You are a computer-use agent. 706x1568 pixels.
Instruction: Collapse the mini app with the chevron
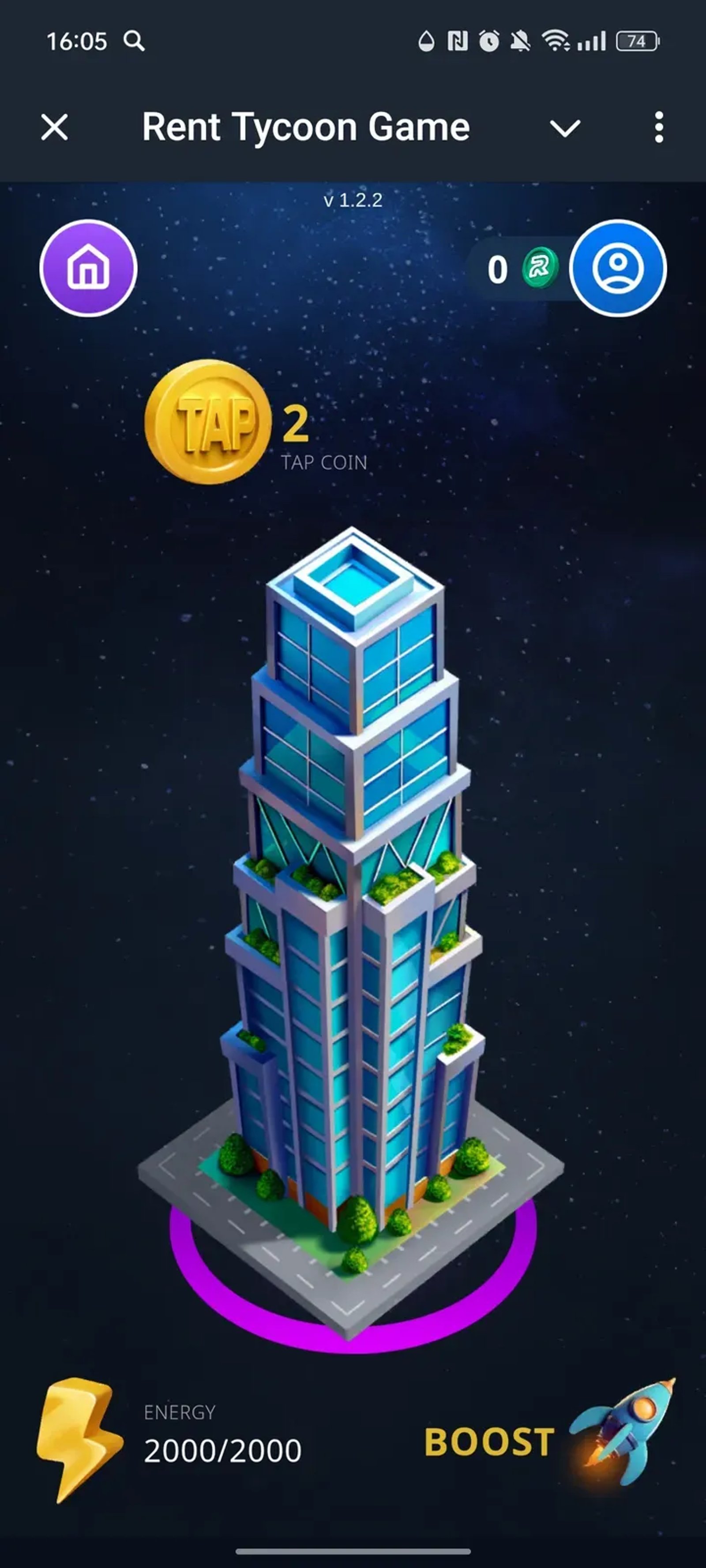54,127
